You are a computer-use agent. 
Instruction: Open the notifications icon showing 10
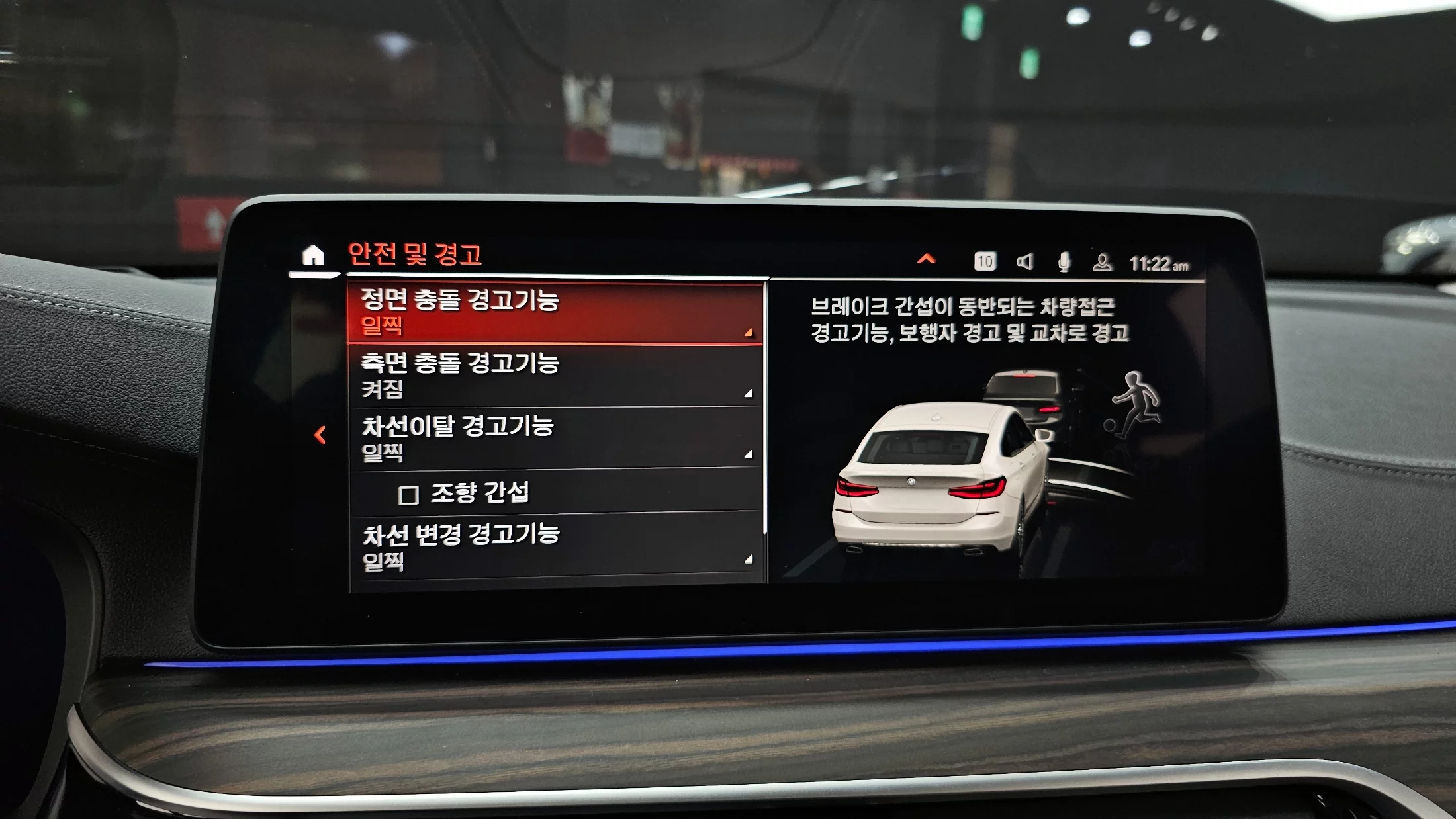(x=984, y=261)
